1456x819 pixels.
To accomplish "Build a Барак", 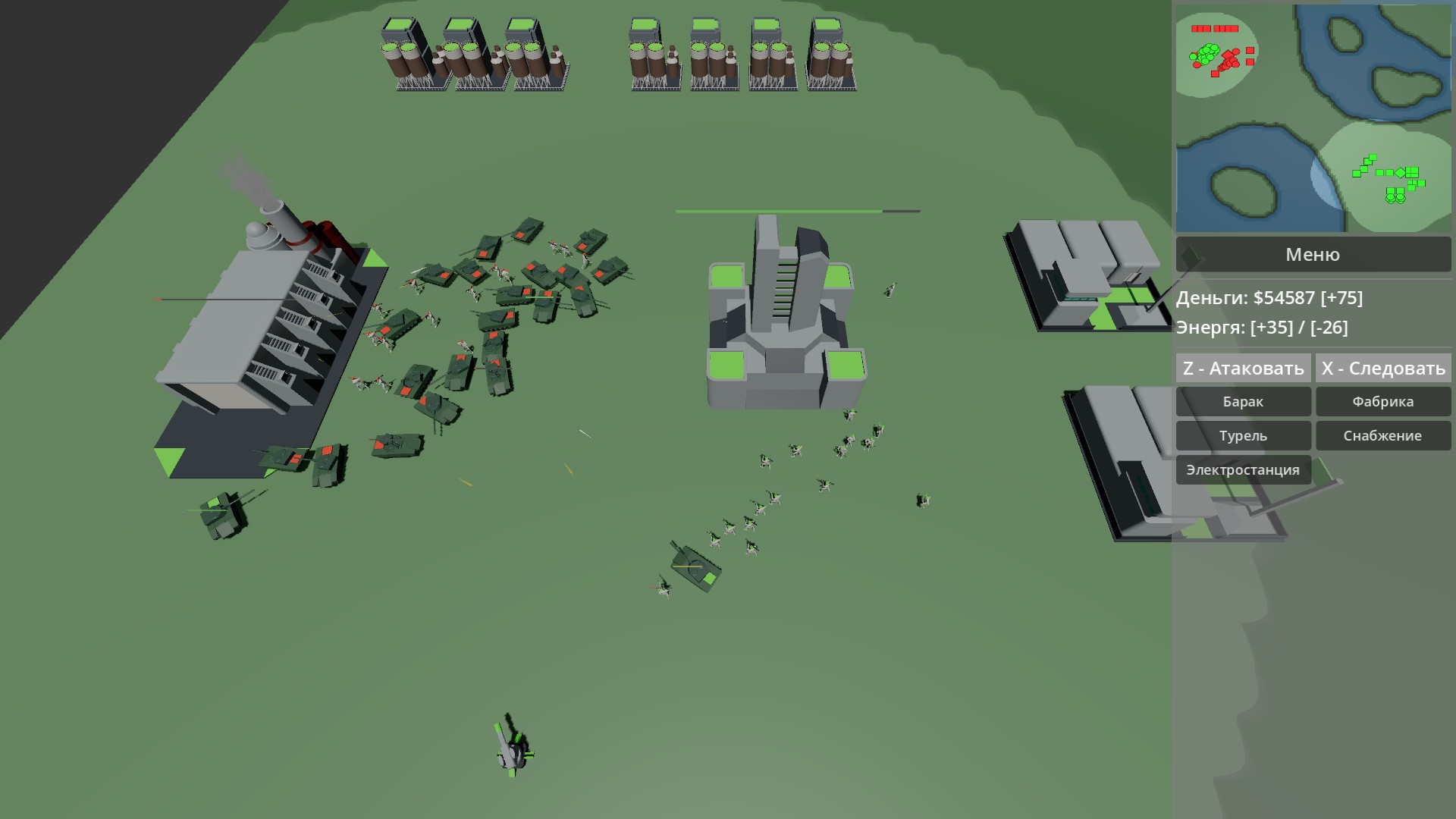I will tap(1243, 401).
